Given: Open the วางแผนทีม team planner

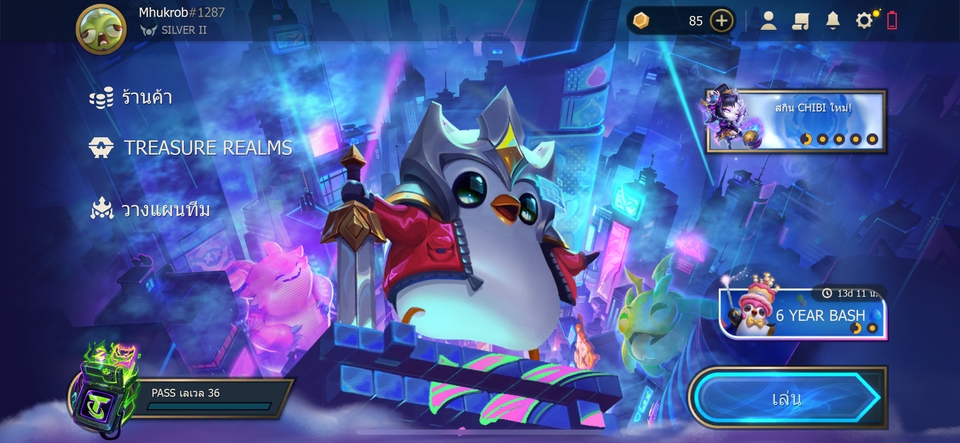Looking at the screenshot, I should pos(150,210).
